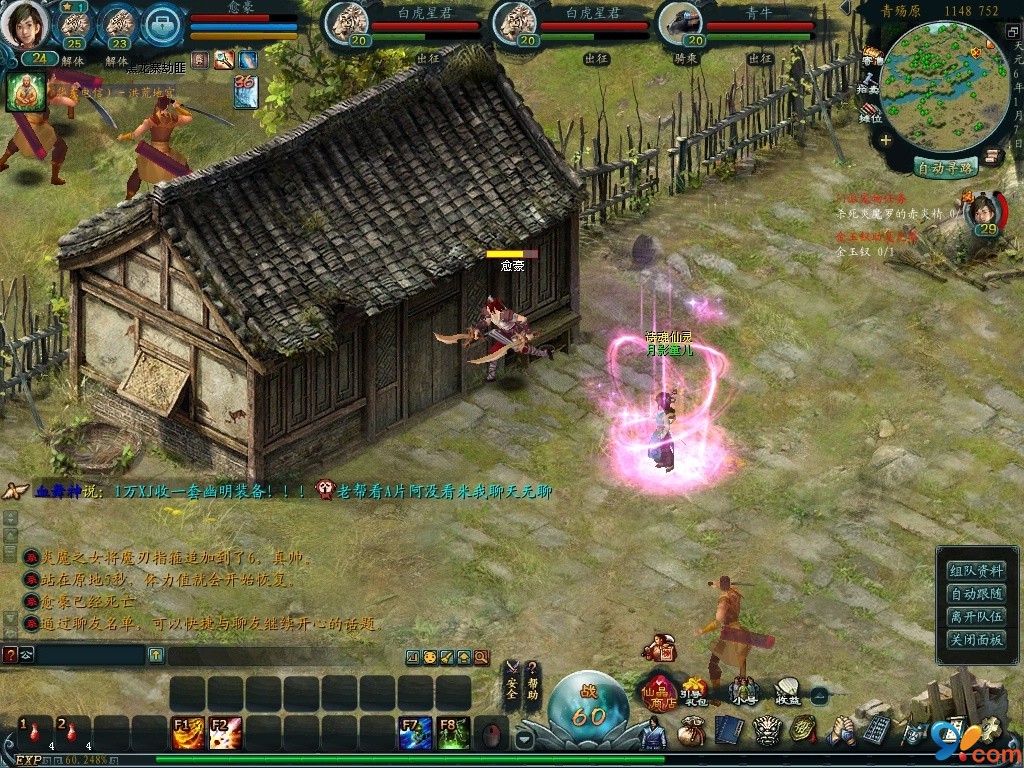Image resolution: width=1024 pixels, height=768 pixels.
Task: Start 自动寻路 auto-pathfinding
Action: (945, 167)
